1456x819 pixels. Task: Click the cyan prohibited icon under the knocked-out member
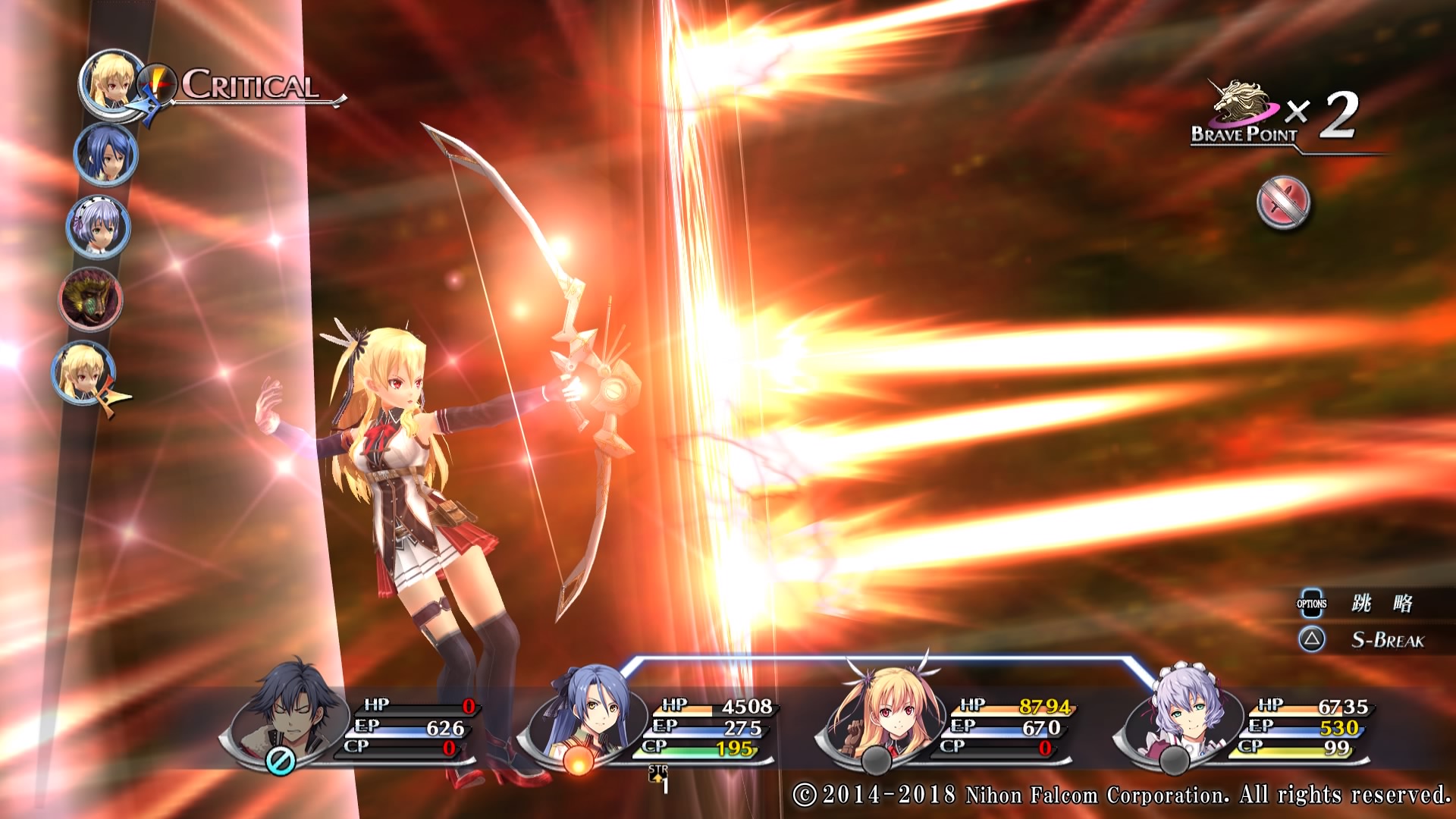click(280, 761)
